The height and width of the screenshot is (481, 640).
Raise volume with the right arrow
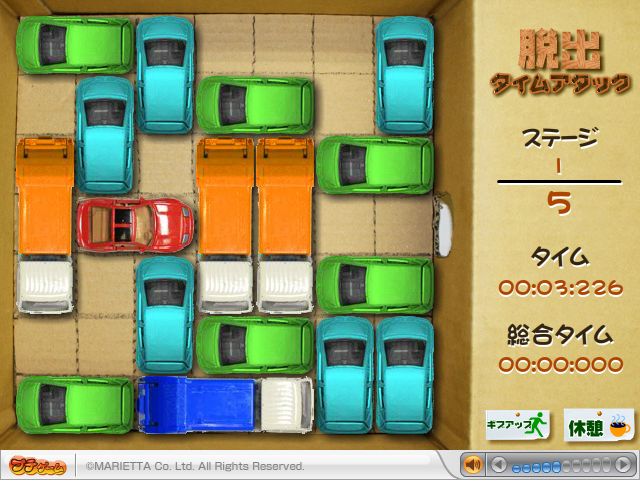point(624,466)
